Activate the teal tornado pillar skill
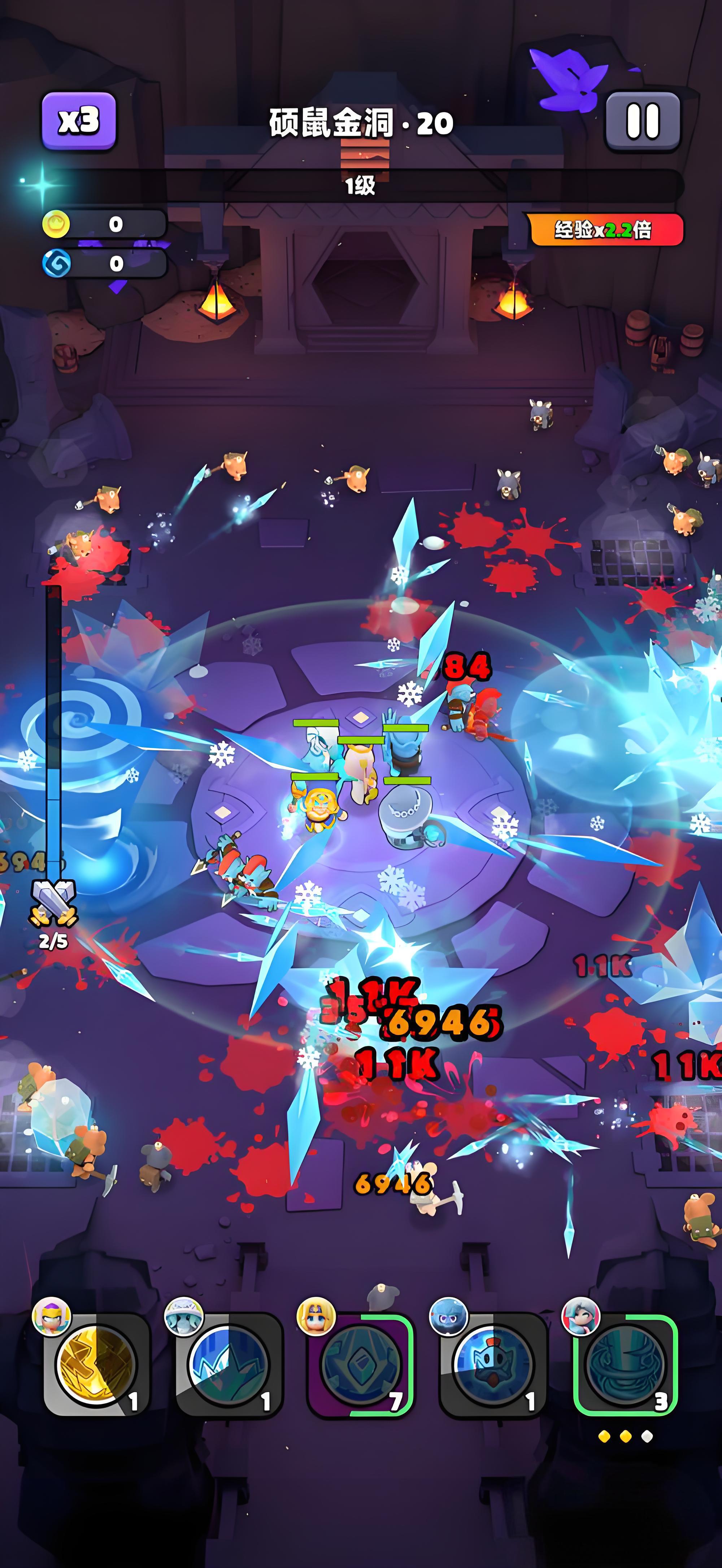This screenshot has width=722, height=1568. click(625, 1366)
